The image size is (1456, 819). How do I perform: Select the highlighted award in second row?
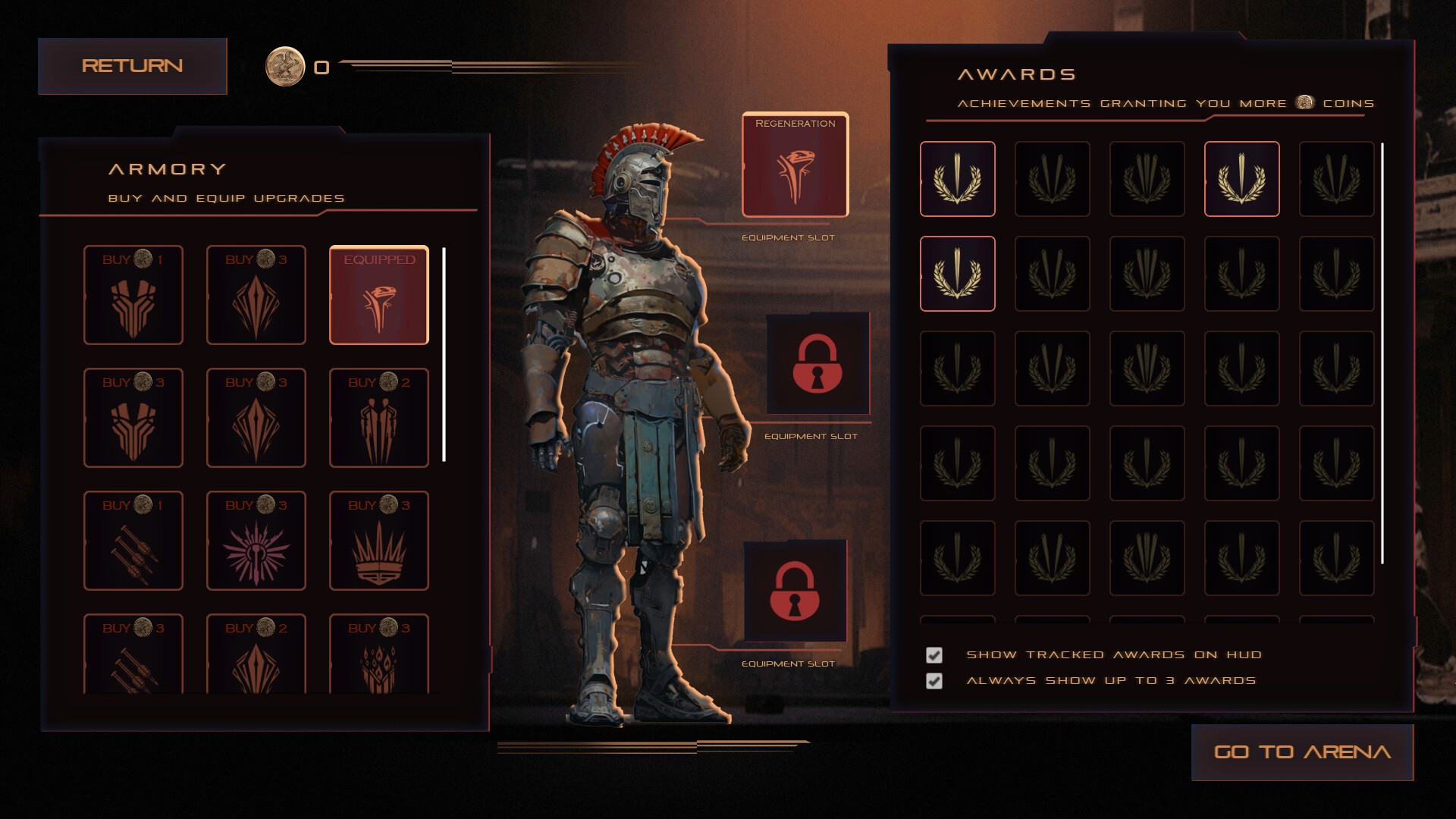957,274
